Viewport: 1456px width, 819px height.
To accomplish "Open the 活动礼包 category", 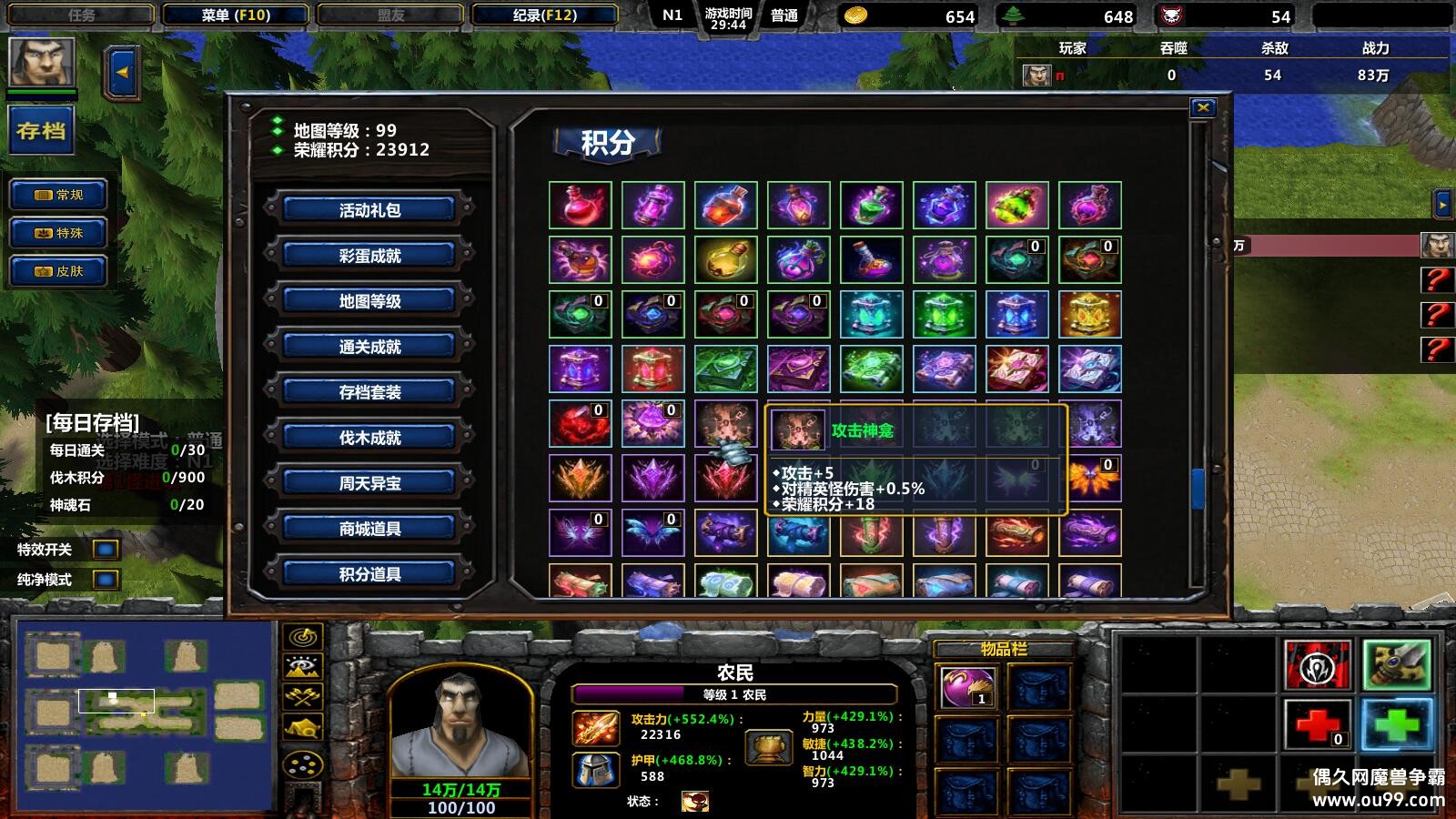I will pos(369,210).
